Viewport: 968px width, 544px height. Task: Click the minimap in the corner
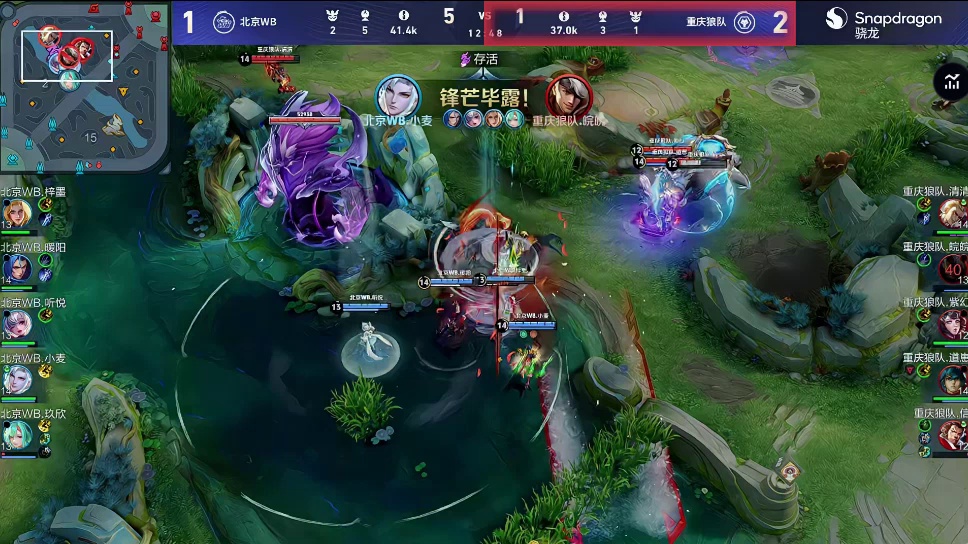pyautogui.click(x=82, y=87)
